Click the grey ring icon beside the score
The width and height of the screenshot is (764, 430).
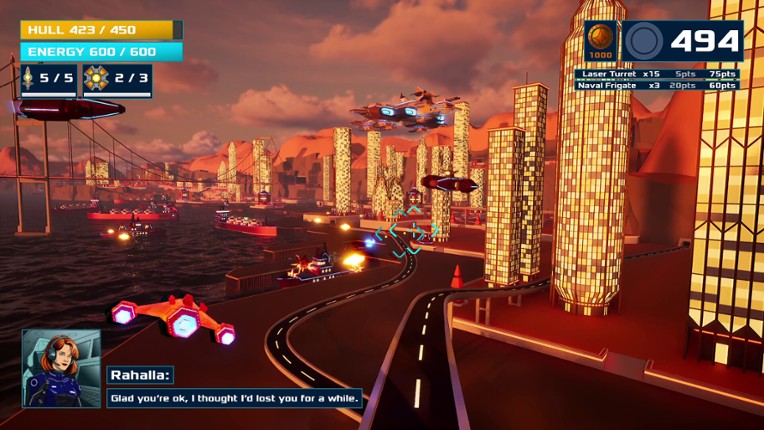pos(643,41)
